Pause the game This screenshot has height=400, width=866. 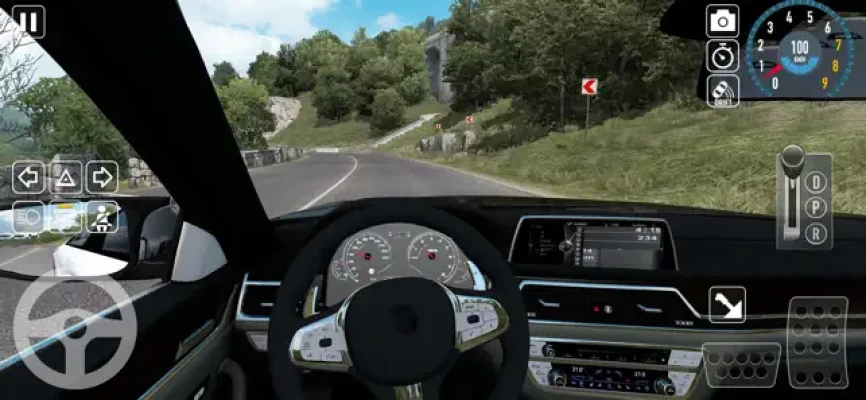point(29,21)
